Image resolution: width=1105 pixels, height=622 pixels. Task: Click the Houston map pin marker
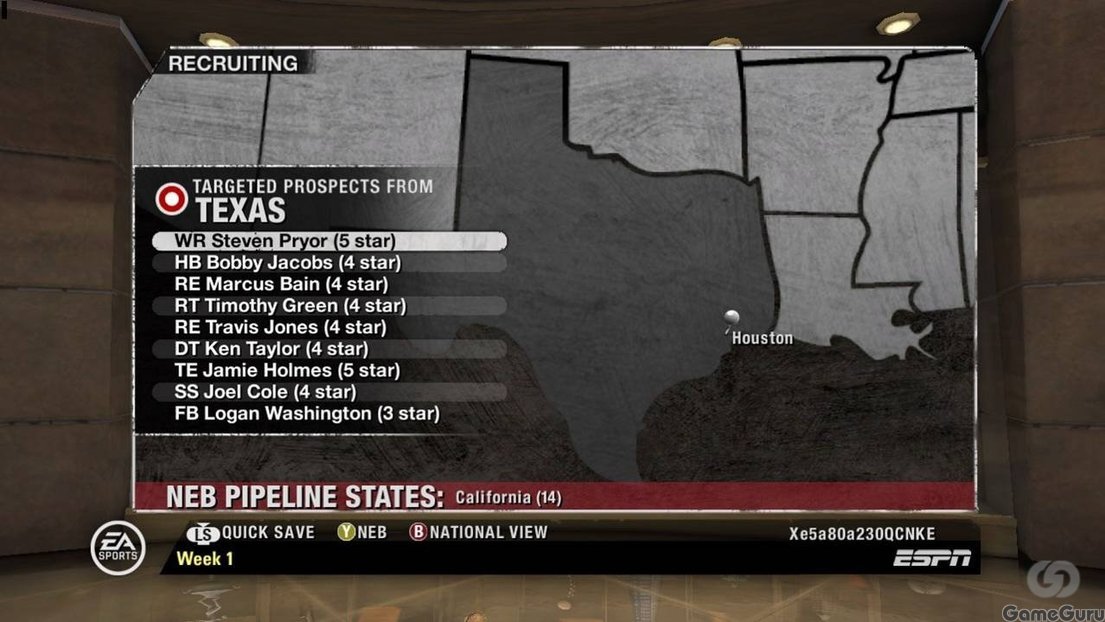coord(732,318)
